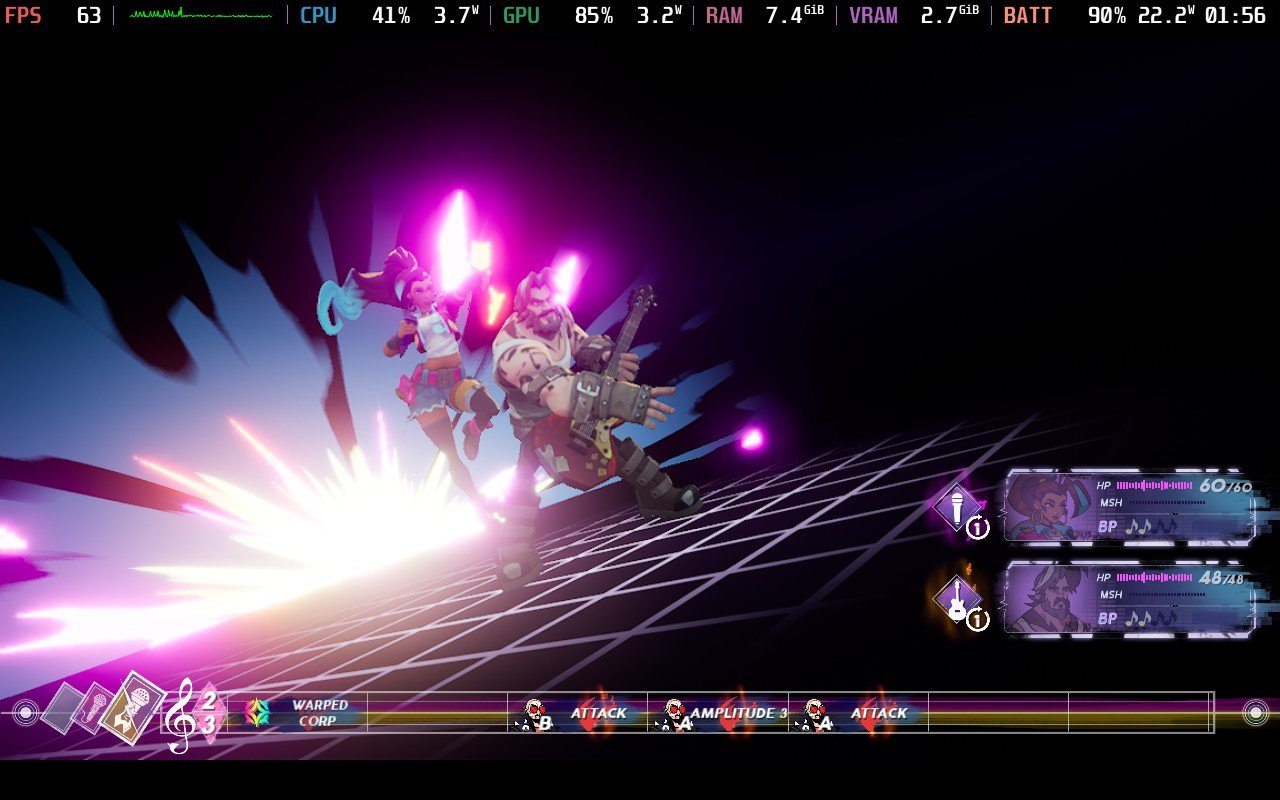Screen dimensions: 1280x800
Task: Select the singer's party status panel
Action: 1130,507
